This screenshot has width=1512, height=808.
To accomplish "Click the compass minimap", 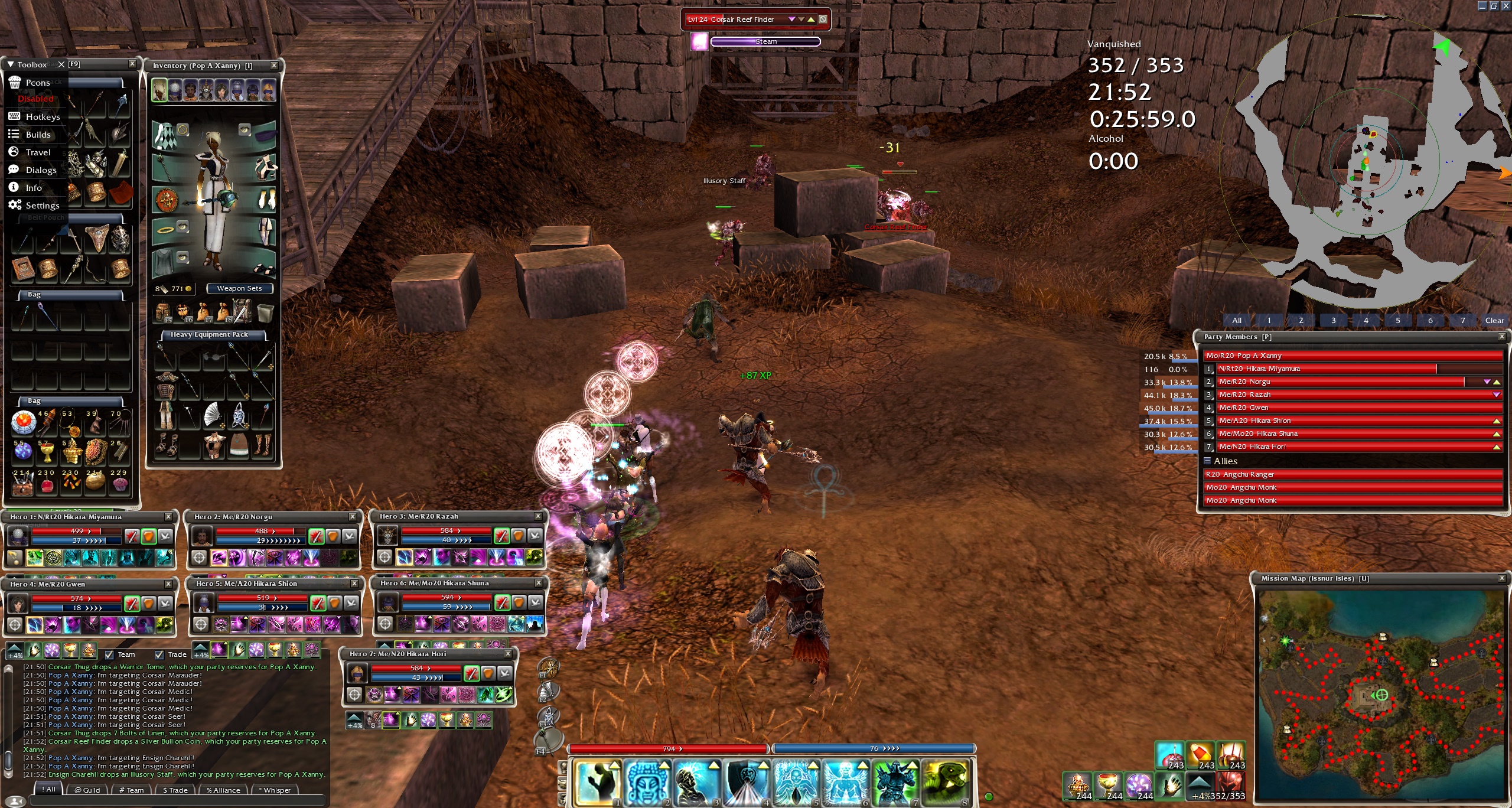I will coord(1364,159).
